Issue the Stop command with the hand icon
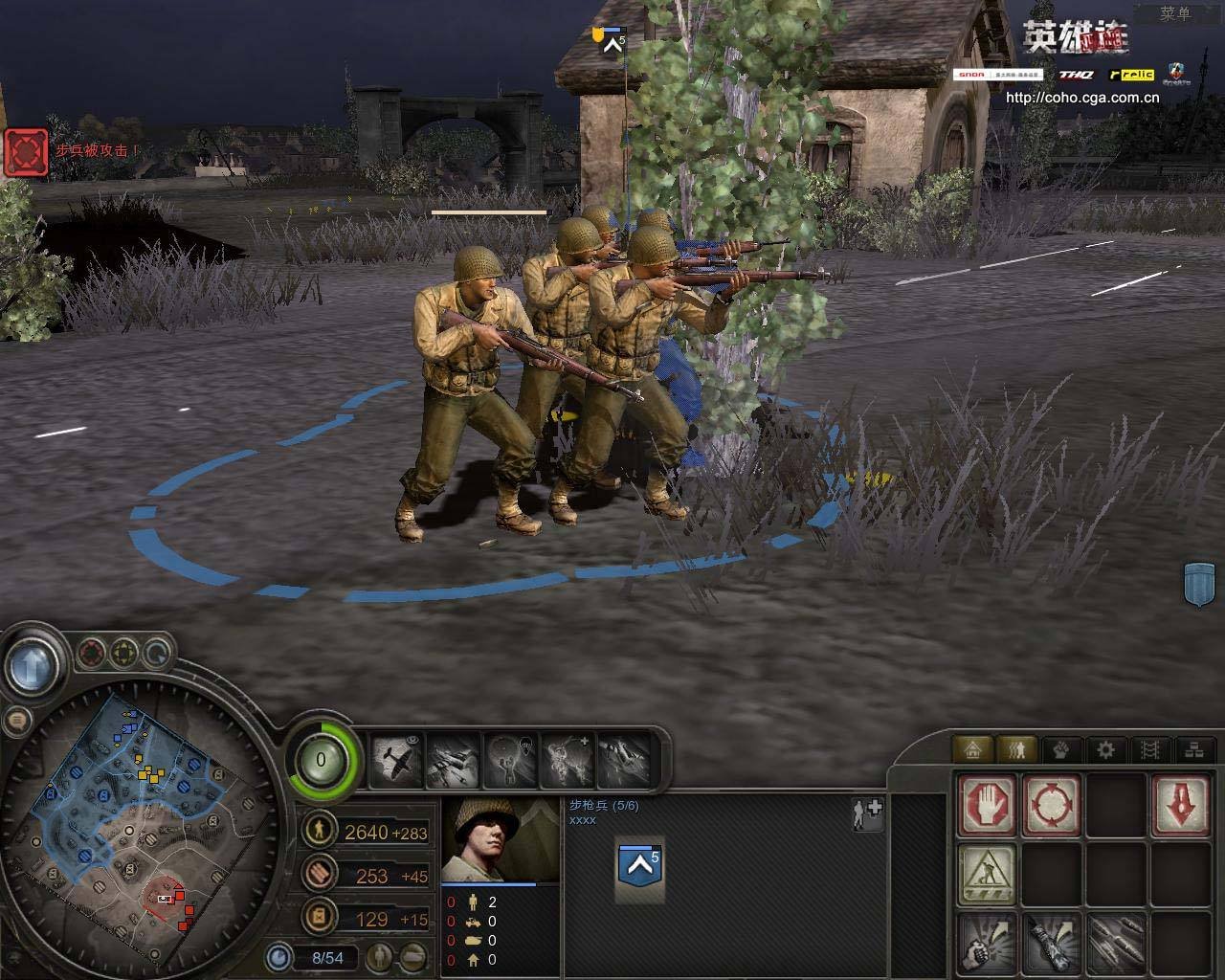 coord(988,805)
